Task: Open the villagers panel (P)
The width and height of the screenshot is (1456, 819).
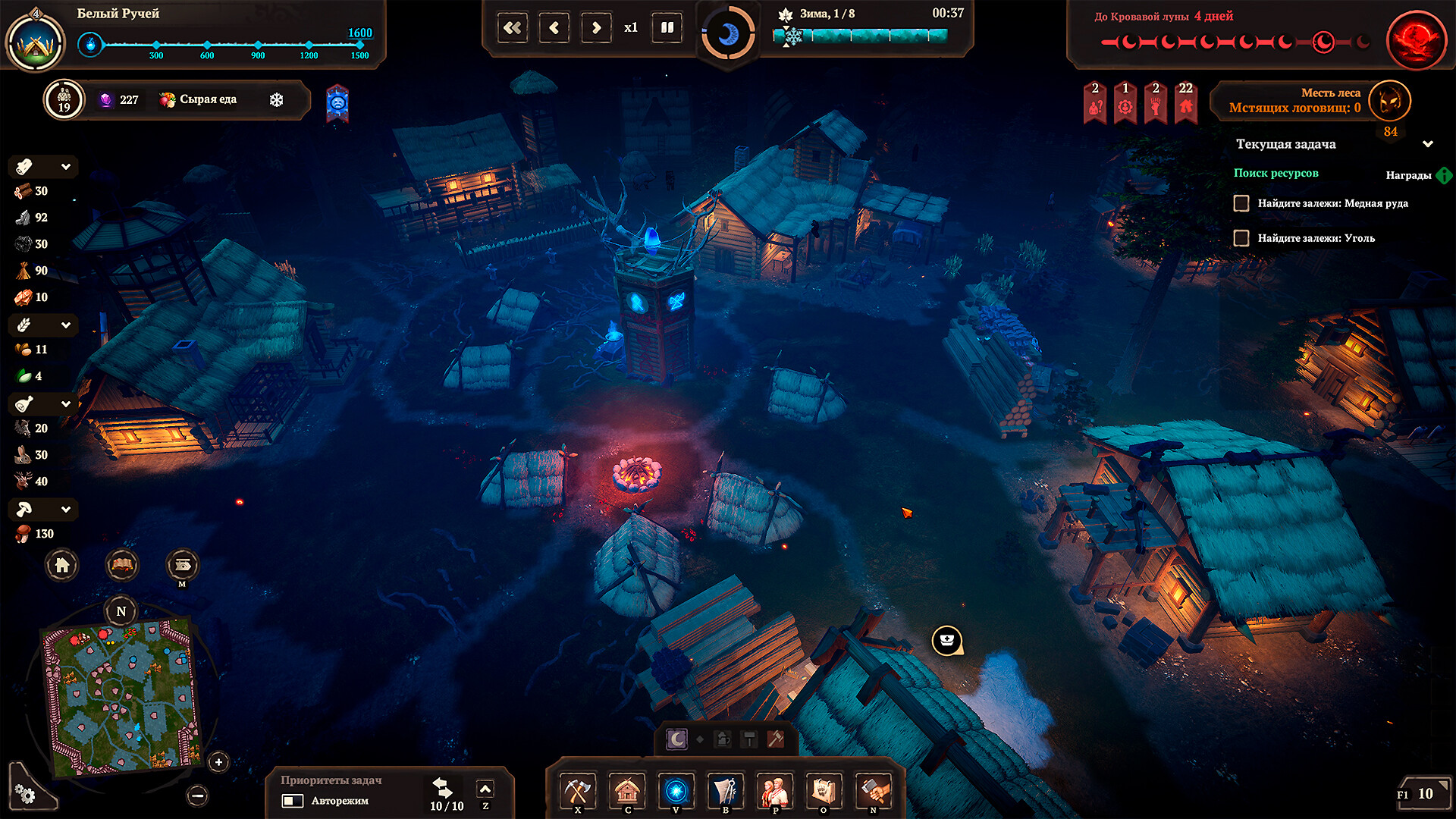Action: [774, 791]
